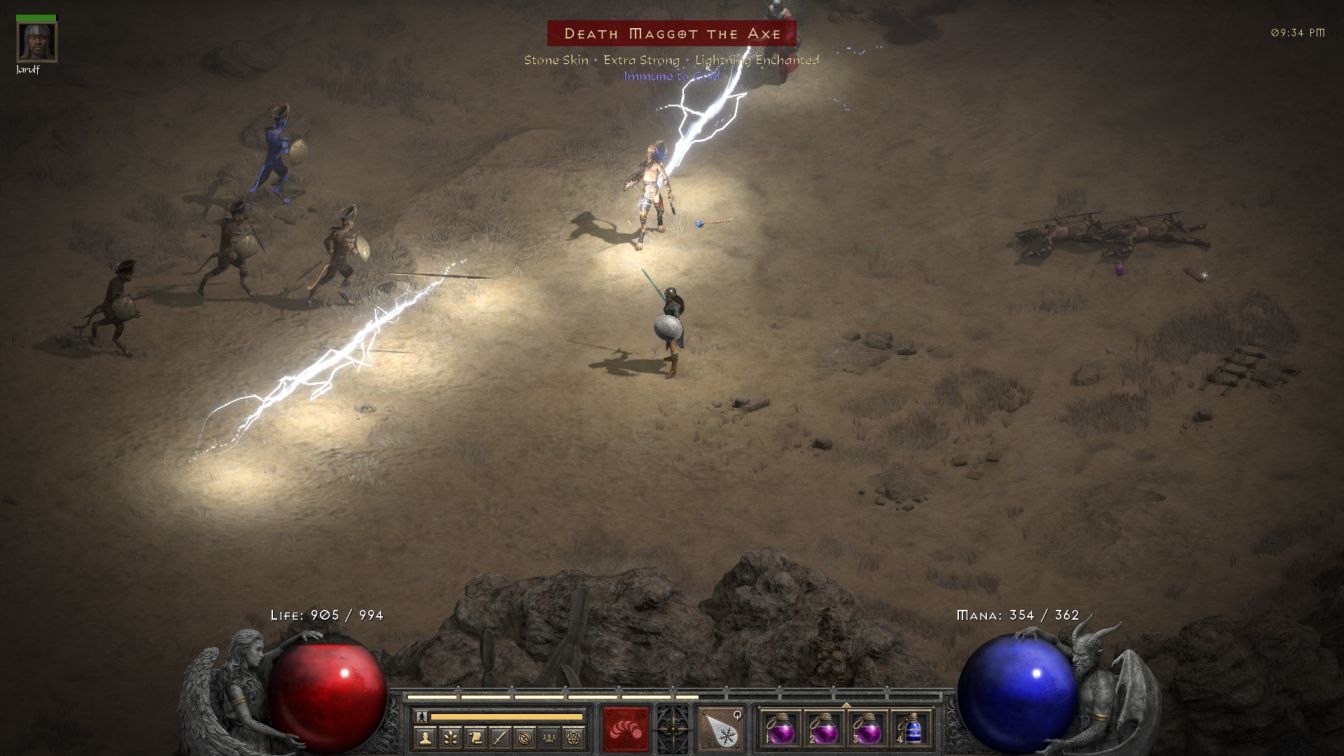Open the skill tree button
Screen dimensions: 1344x756
coord(451,737)
